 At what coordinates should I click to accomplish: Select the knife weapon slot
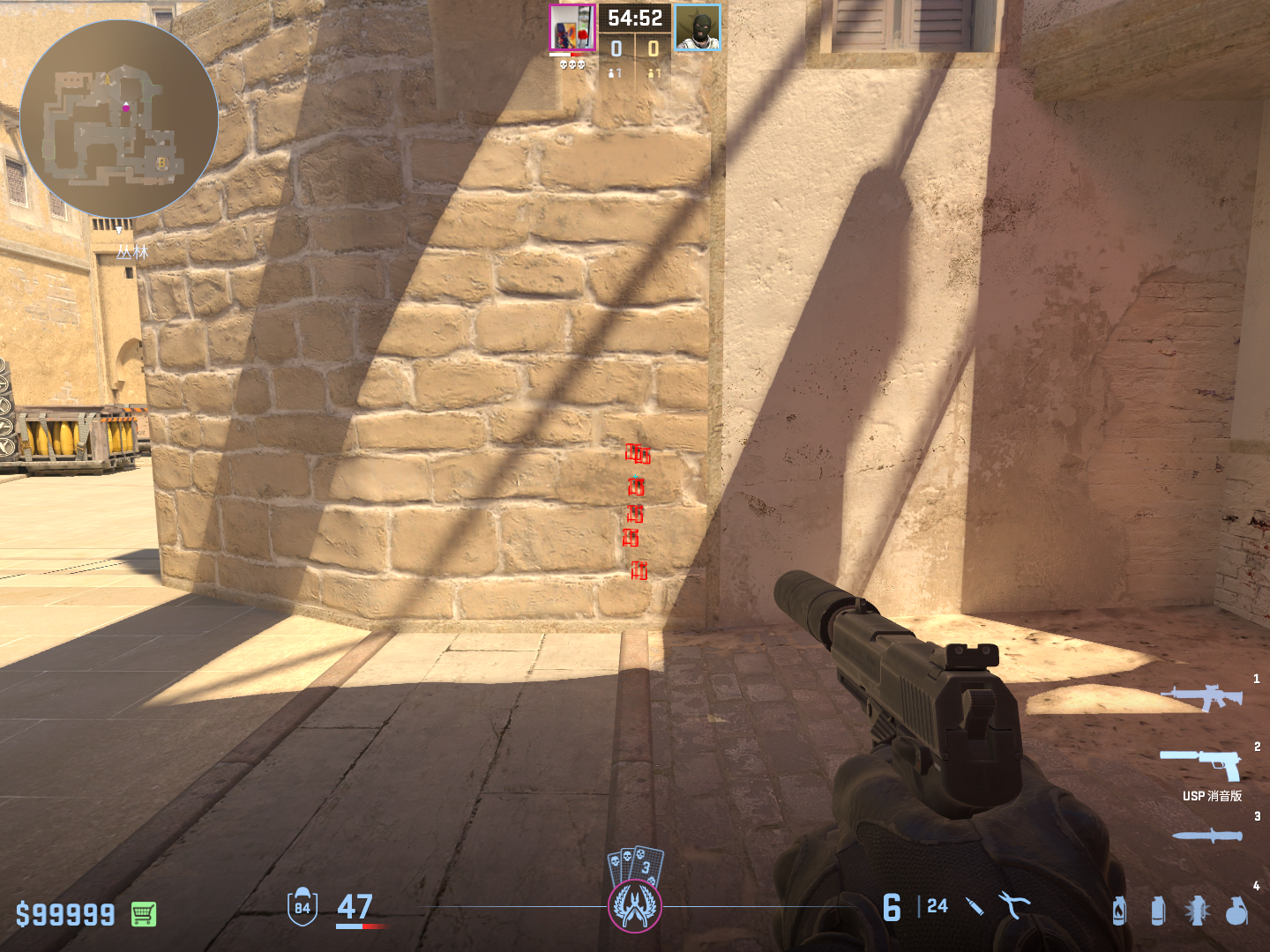1207,835
